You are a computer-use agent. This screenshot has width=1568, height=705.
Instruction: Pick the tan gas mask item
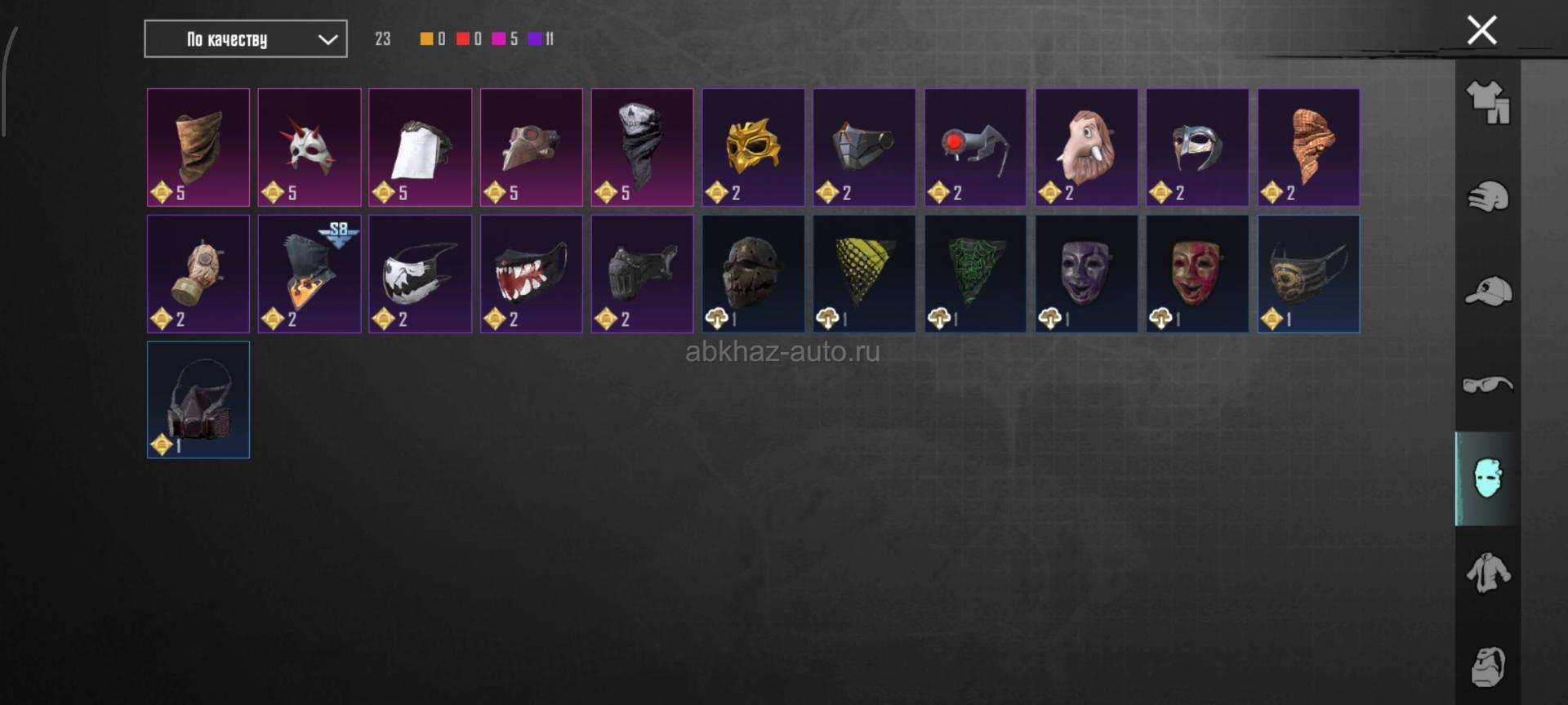198,274
